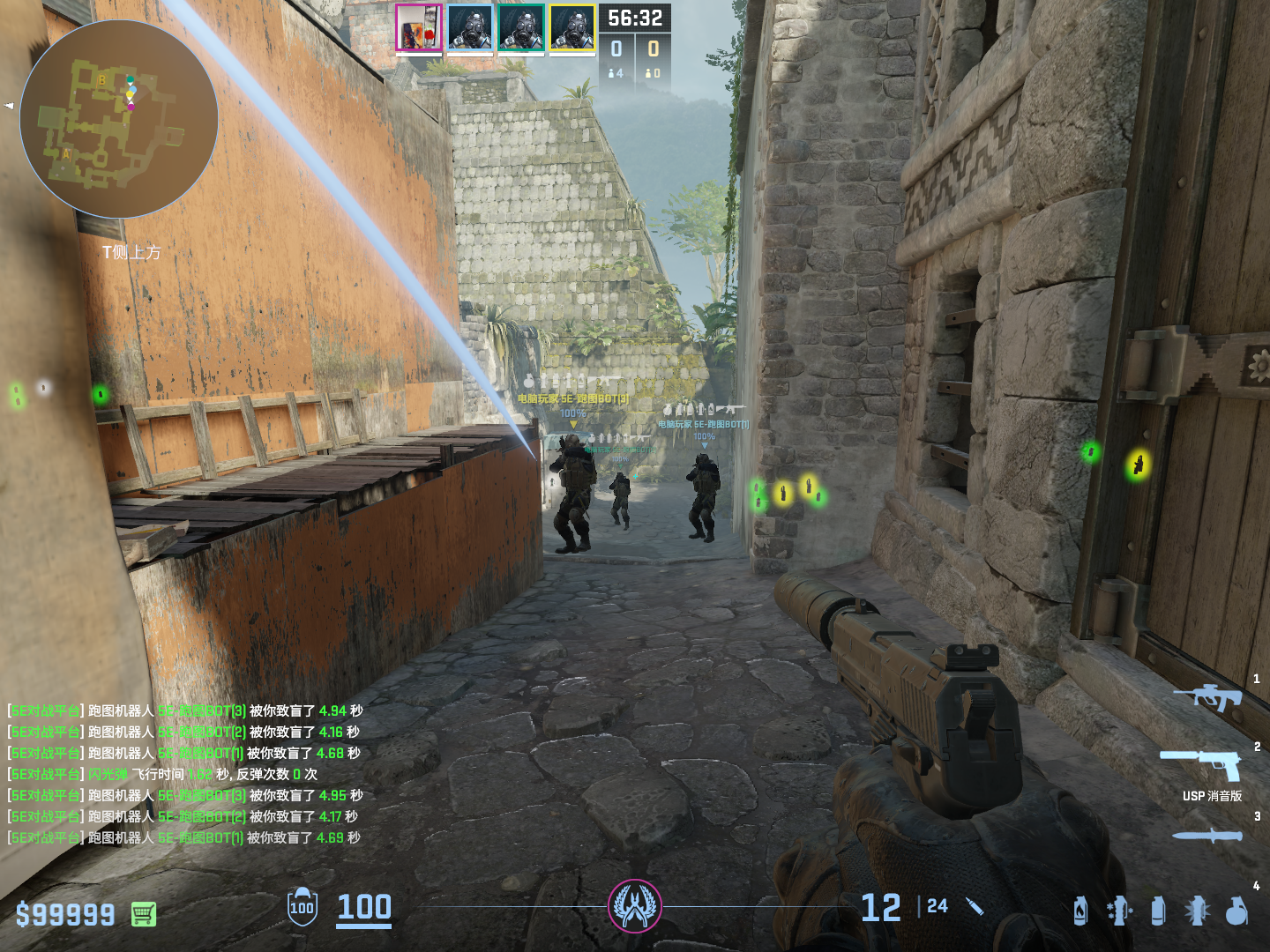
Task: Click the circular minimap radar
Action: 119,119
